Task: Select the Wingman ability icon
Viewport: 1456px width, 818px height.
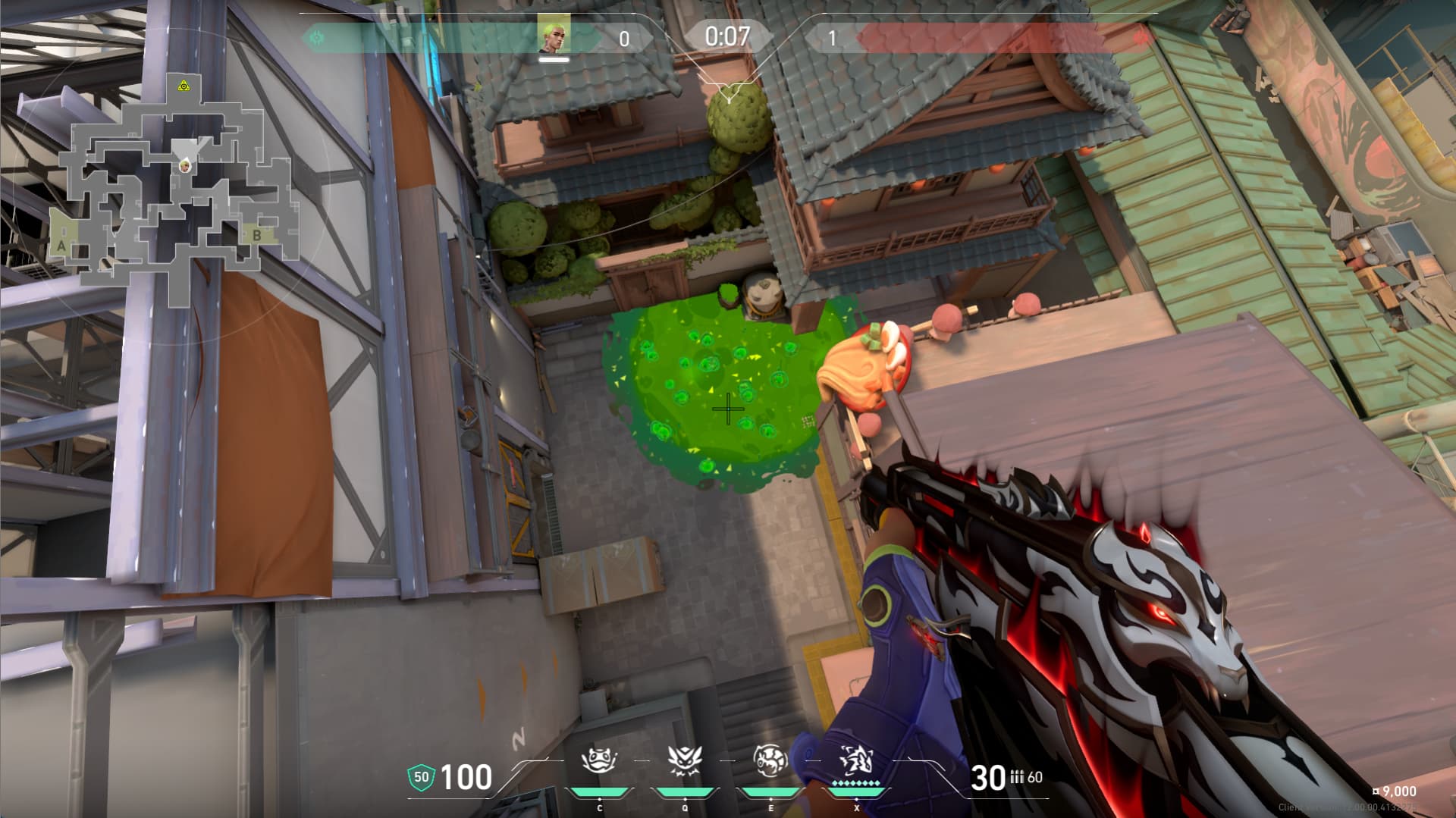Action: coord(684,759)
